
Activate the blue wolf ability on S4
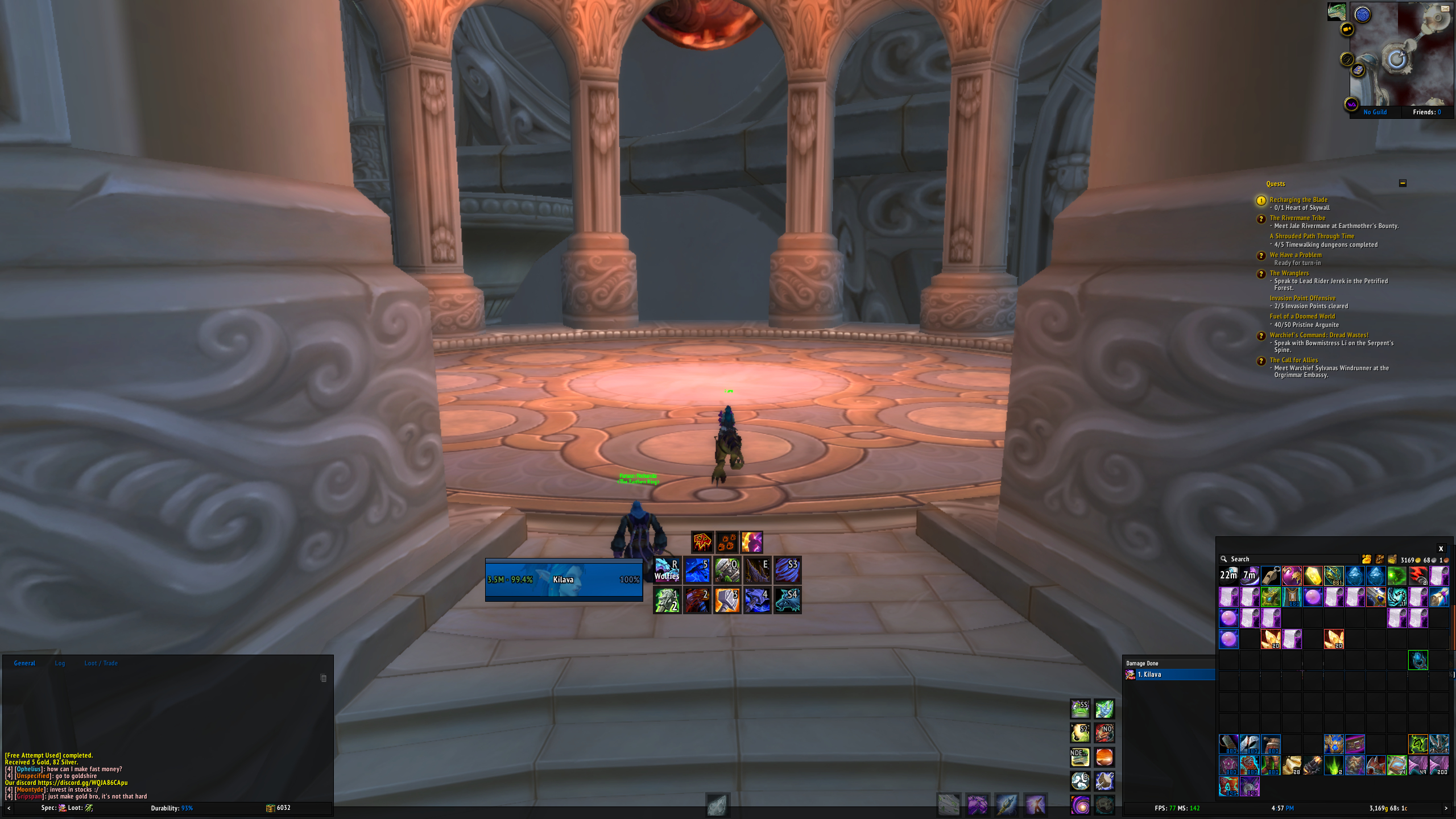(x=788, y=601)
